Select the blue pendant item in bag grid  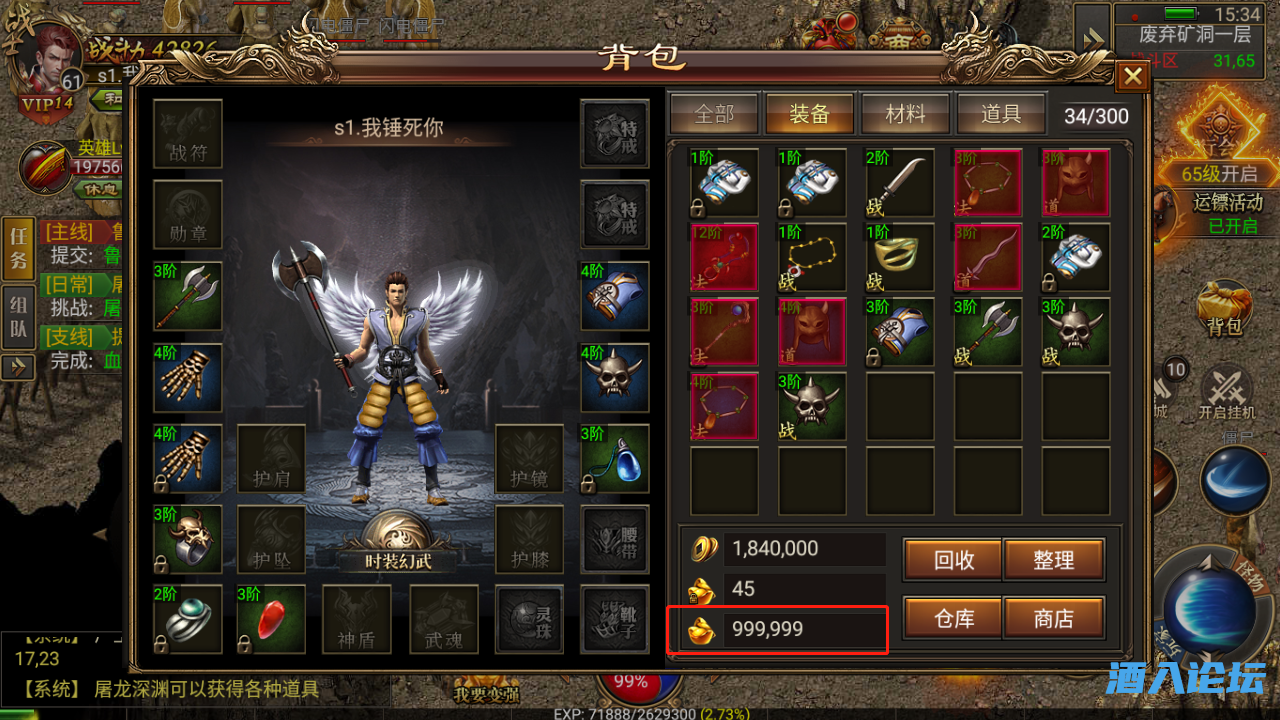pos(615,458)
